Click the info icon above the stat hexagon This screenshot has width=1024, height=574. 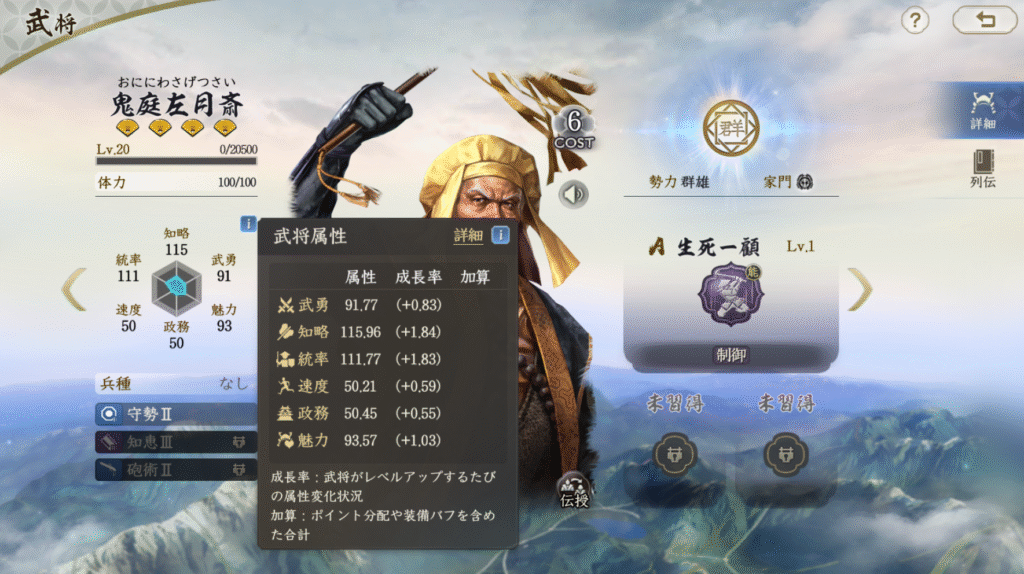pos(248,224)
